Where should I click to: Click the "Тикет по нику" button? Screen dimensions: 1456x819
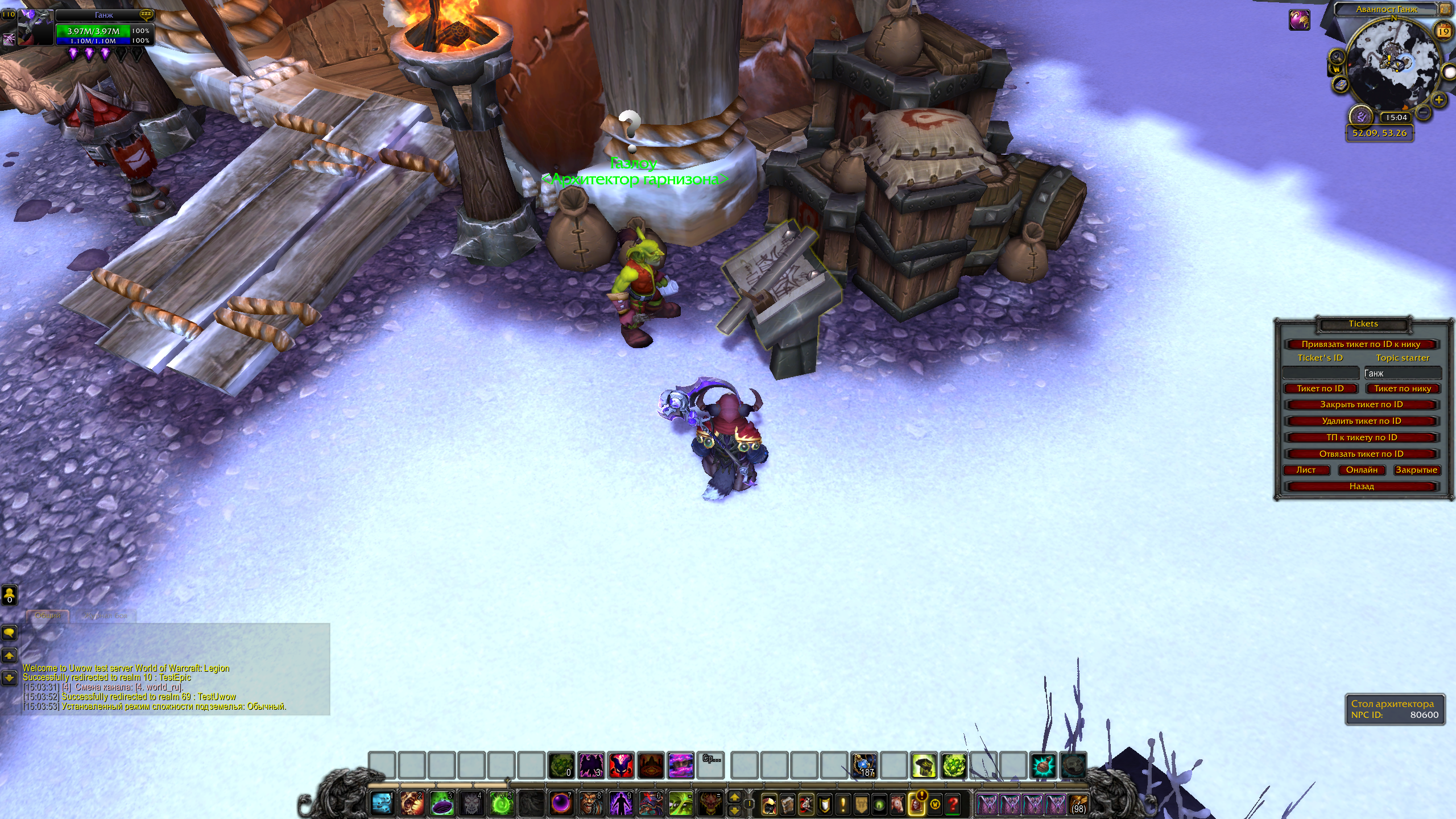[x=1403, y=388]
